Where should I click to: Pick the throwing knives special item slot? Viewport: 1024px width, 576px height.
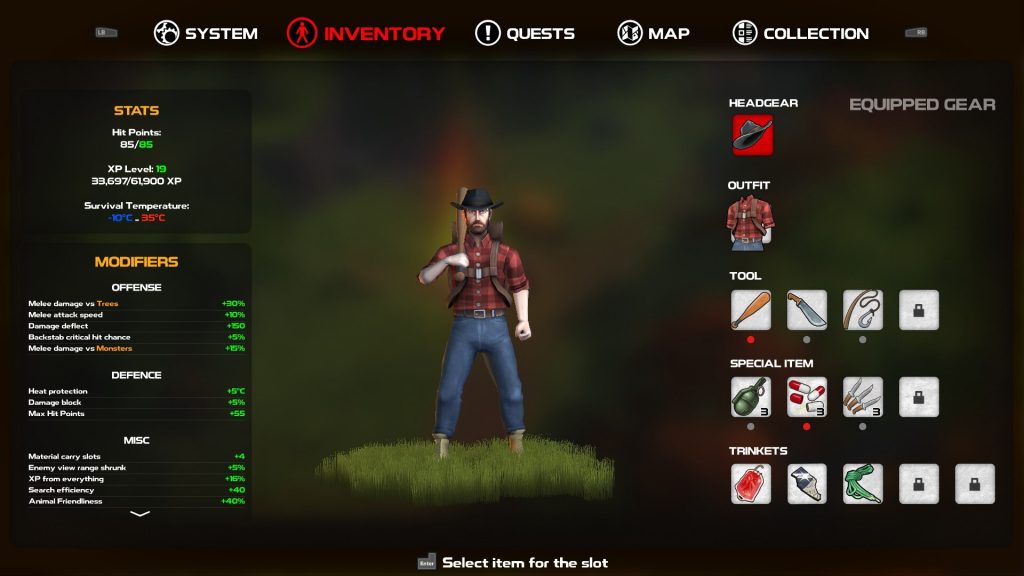pos(863,397)
